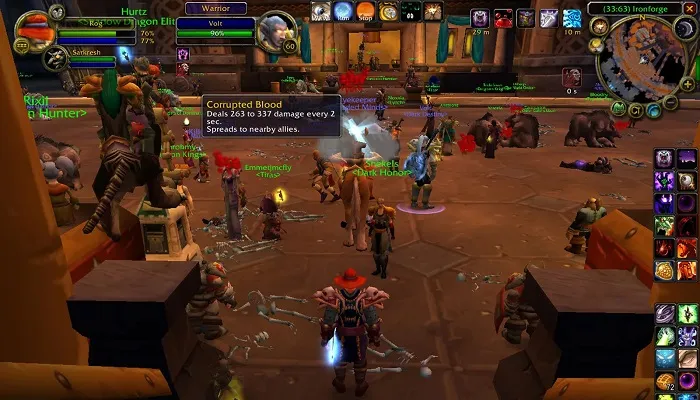700x400 pixels.
Task: Cast the dark purple shadow orb spell
Action: click(687, 203)
